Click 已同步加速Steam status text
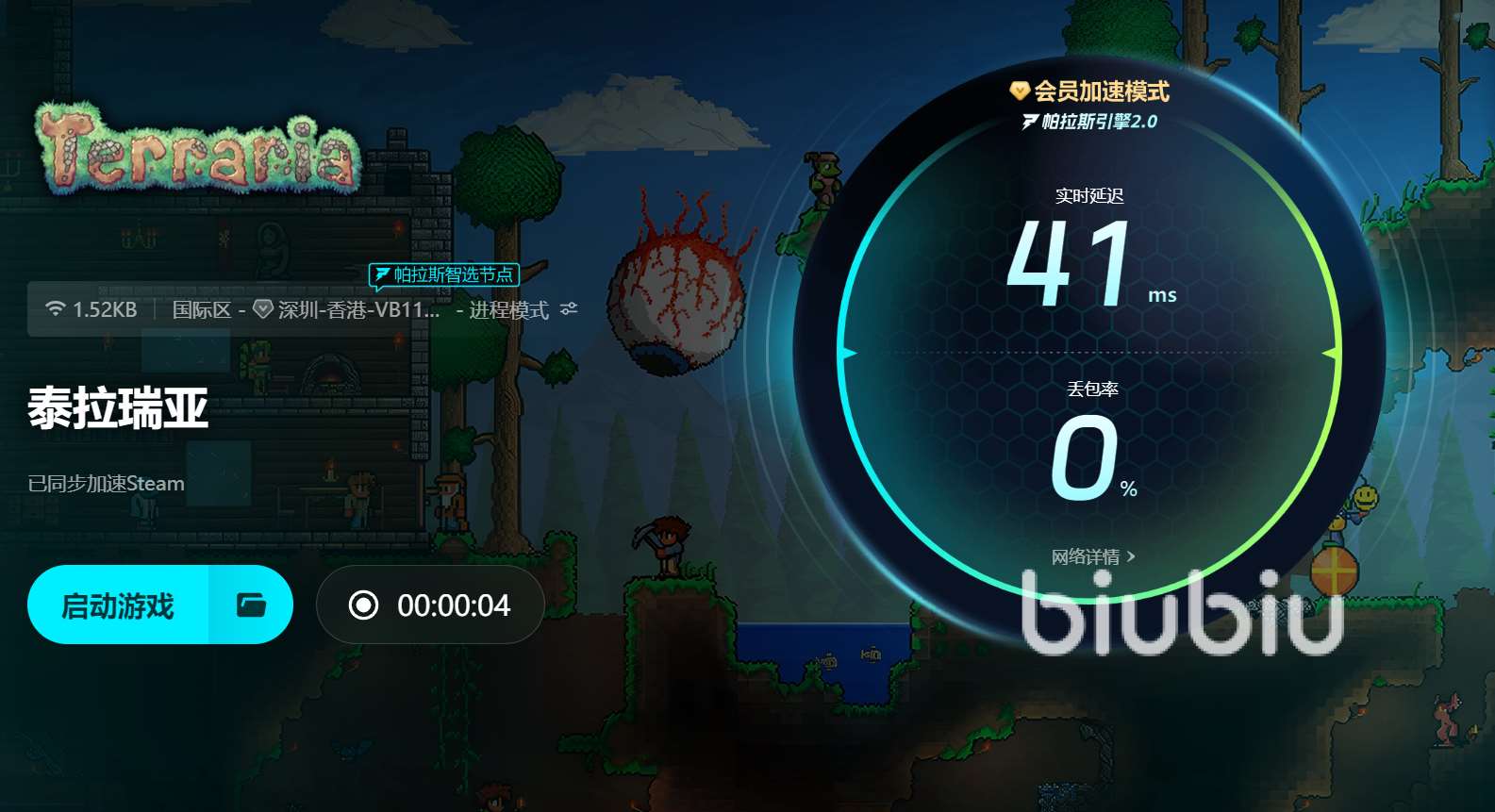This screenshot has height=812, width=1495. point(105,484)
